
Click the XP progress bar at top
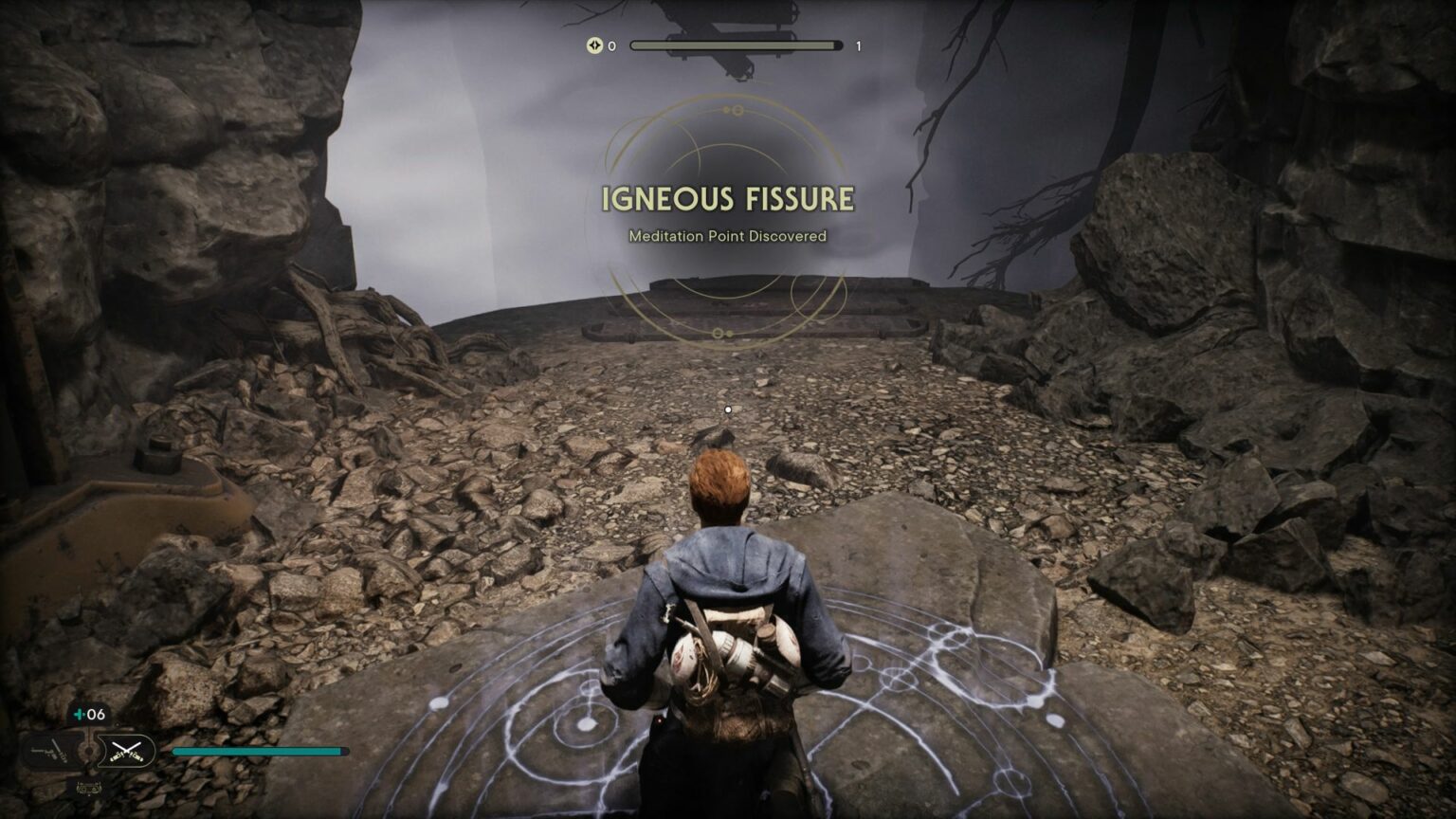pos(737,44)
